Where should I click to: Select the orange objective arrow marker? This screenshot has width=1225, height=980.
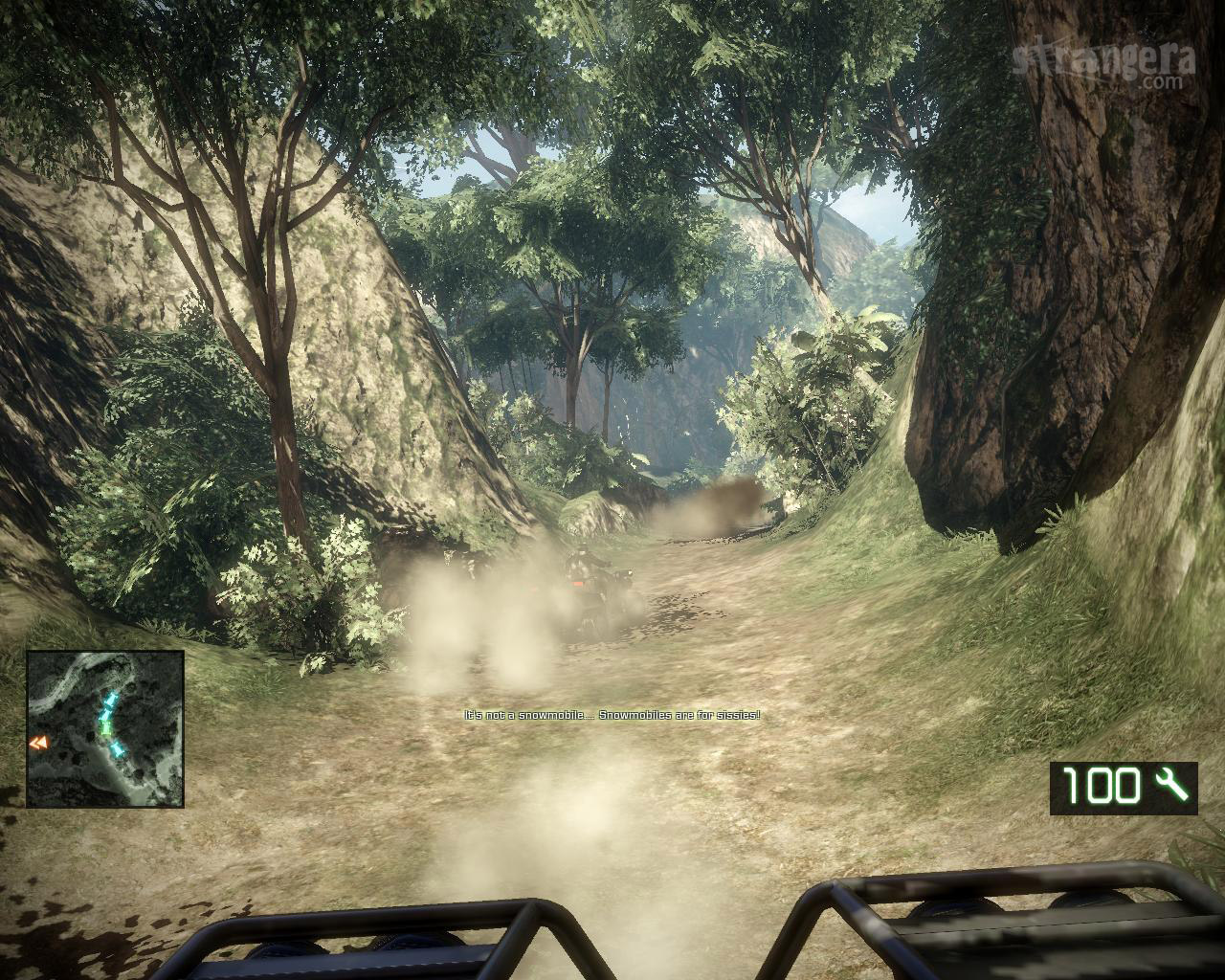click(x=38, y=742)
